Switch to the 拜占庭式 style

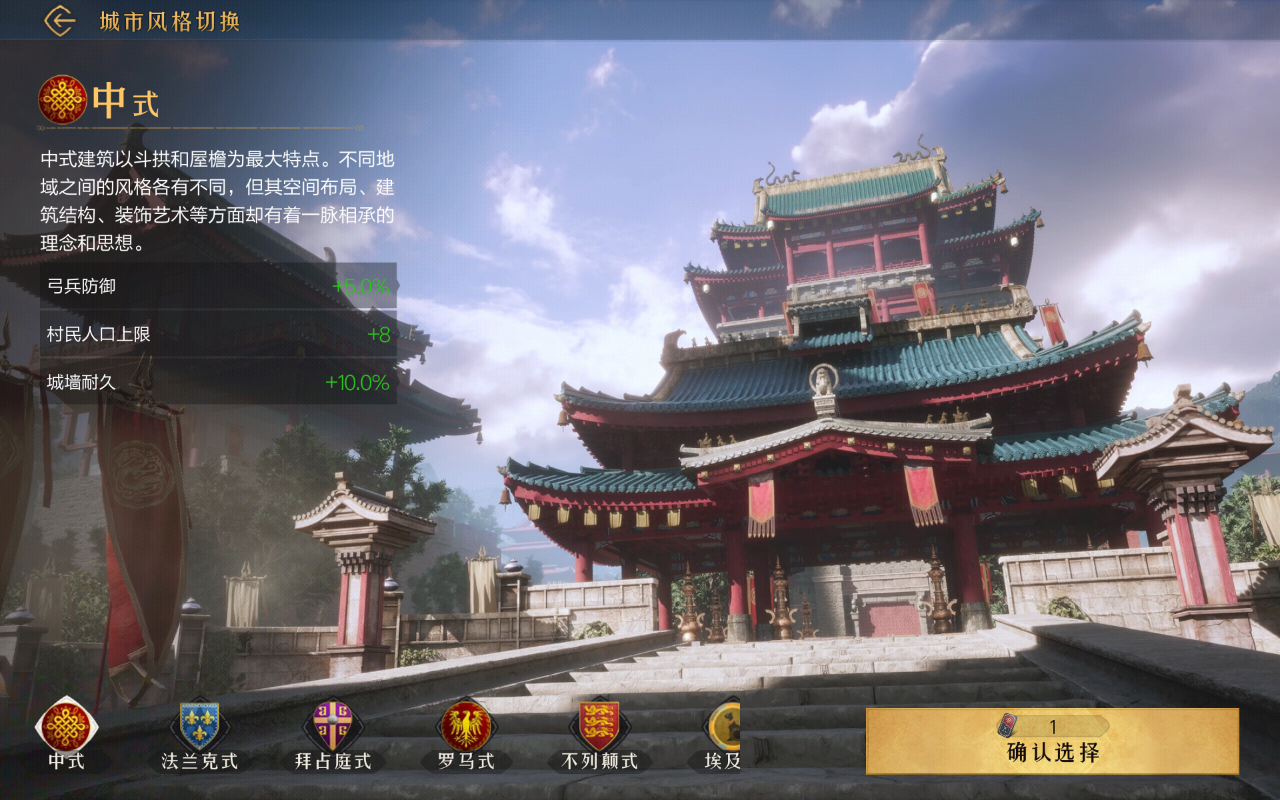[x=333, y=726]
